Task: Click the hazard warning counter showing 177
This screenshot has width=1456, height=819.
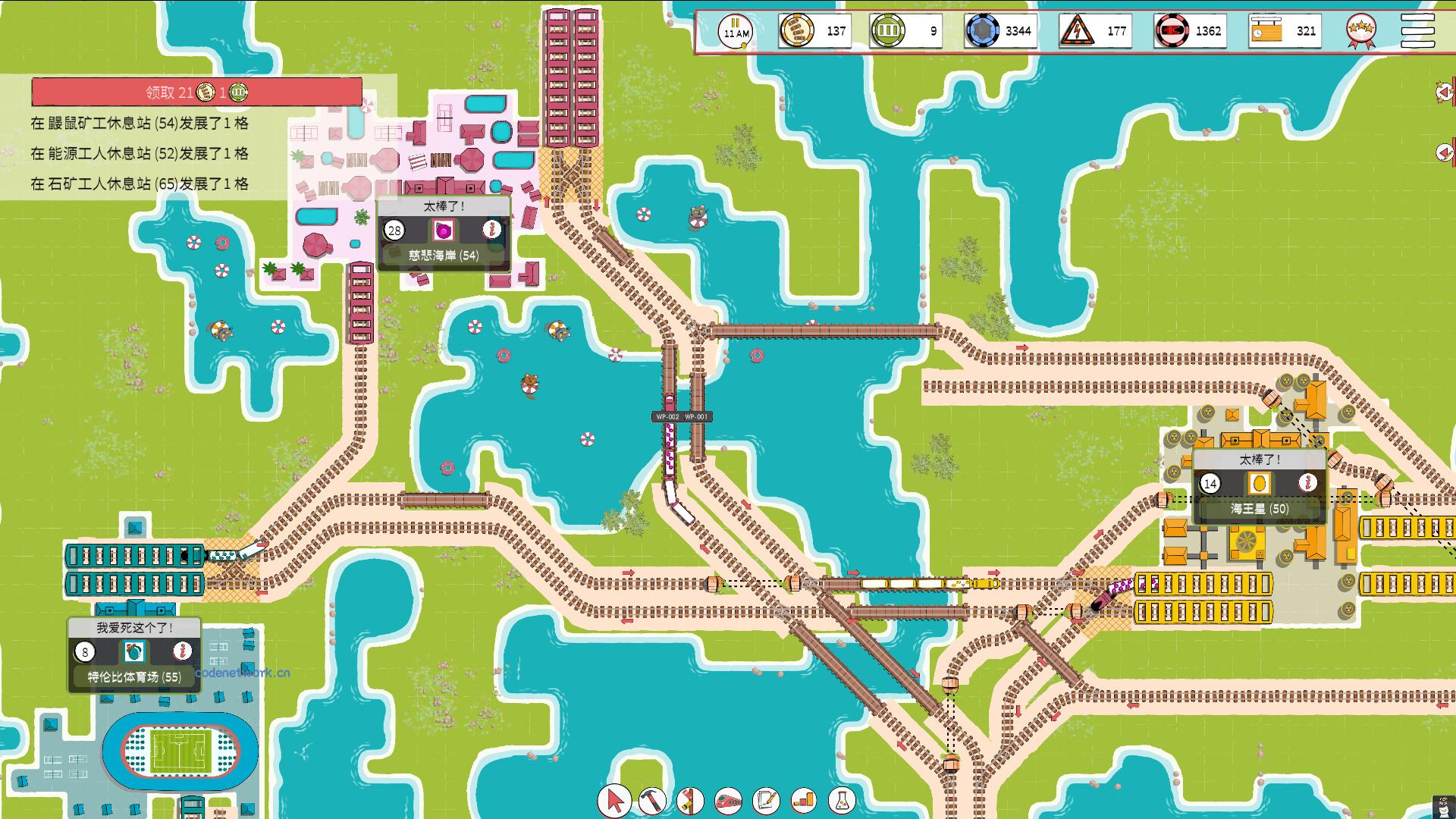Action: pyautogui.click(x=1094, y=31)
